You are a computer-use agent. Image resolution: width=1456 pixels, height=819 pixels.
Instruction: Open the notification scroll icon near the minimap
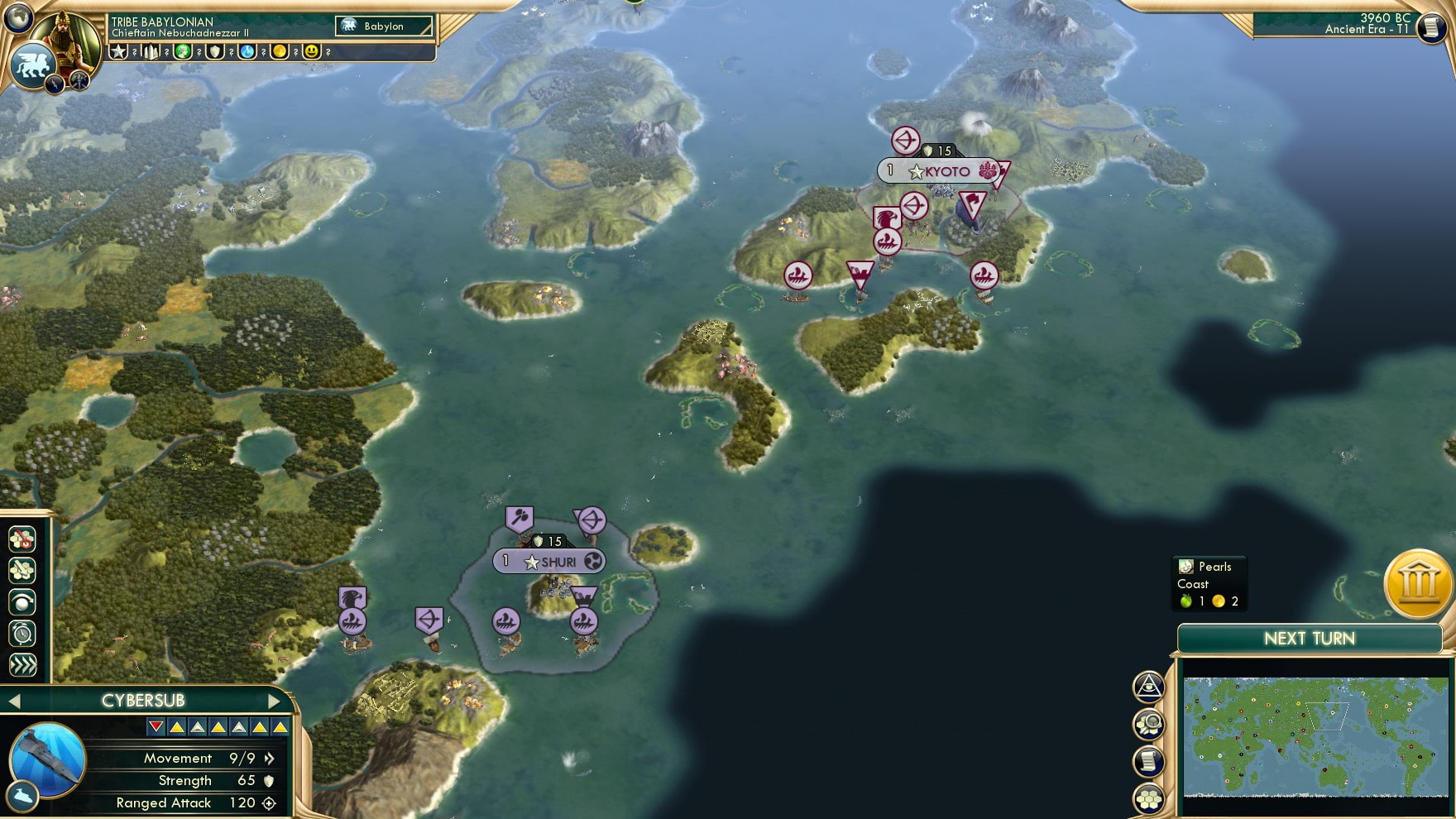1150,760
